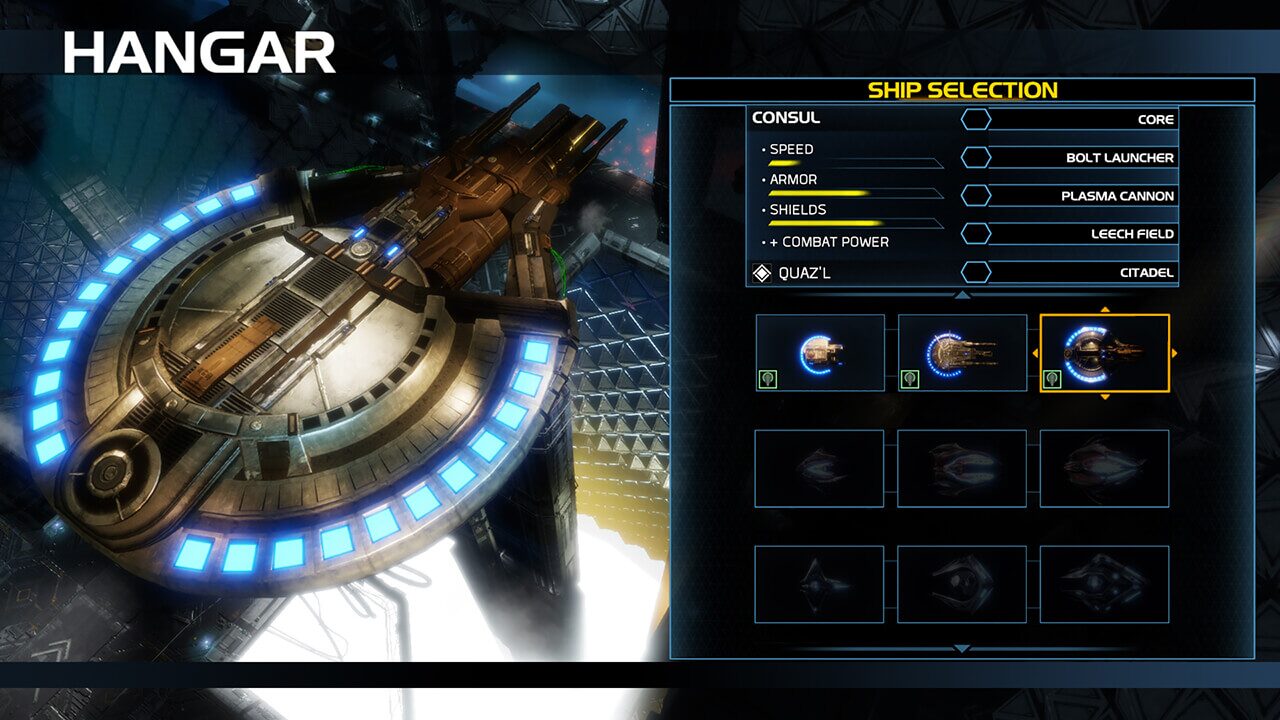This screenshot has width=1280, height=720.
Task: Click the orange left arrow to cycle ship variants
Action: [1034, 352]
